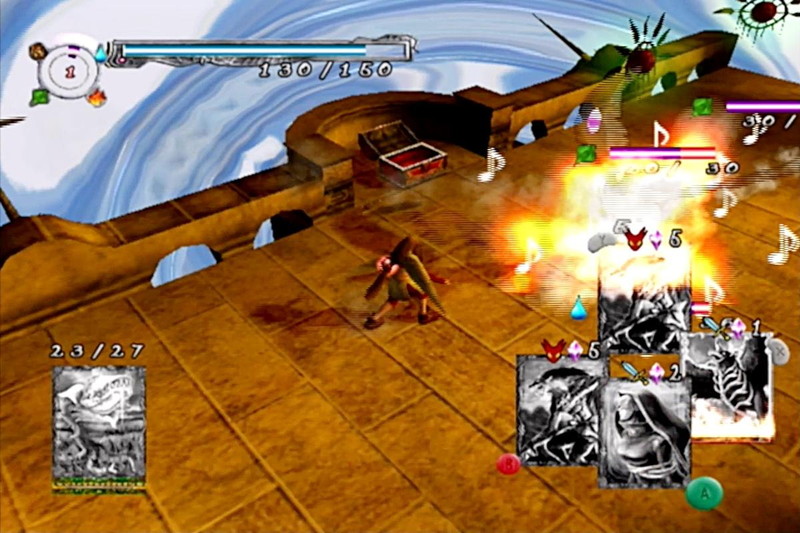Click the brown earth element icon
Screen dimensions: 800x533
(38, 49)
